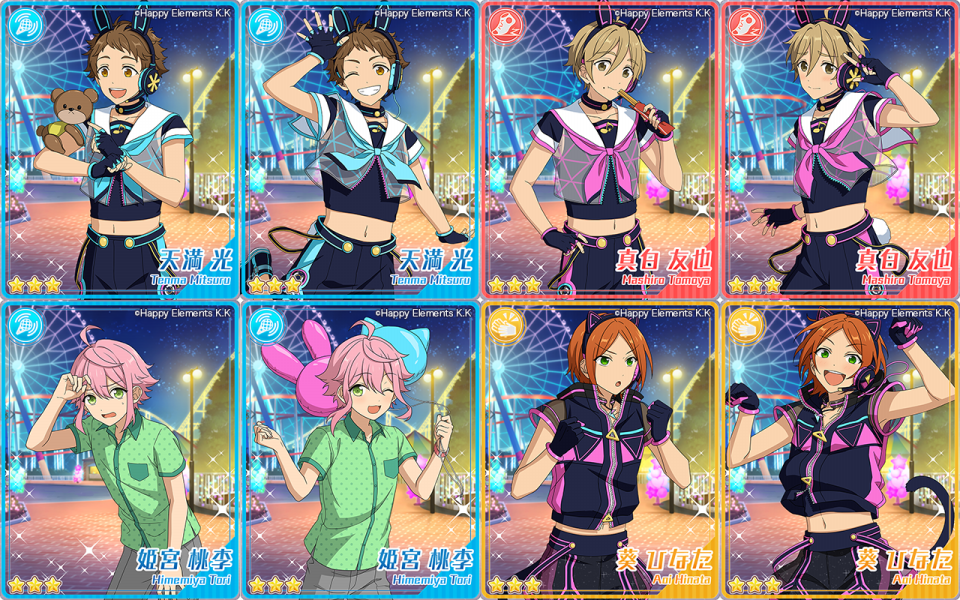Pick Mashiro Tomoya card holding a microphone

pos(600,150)
